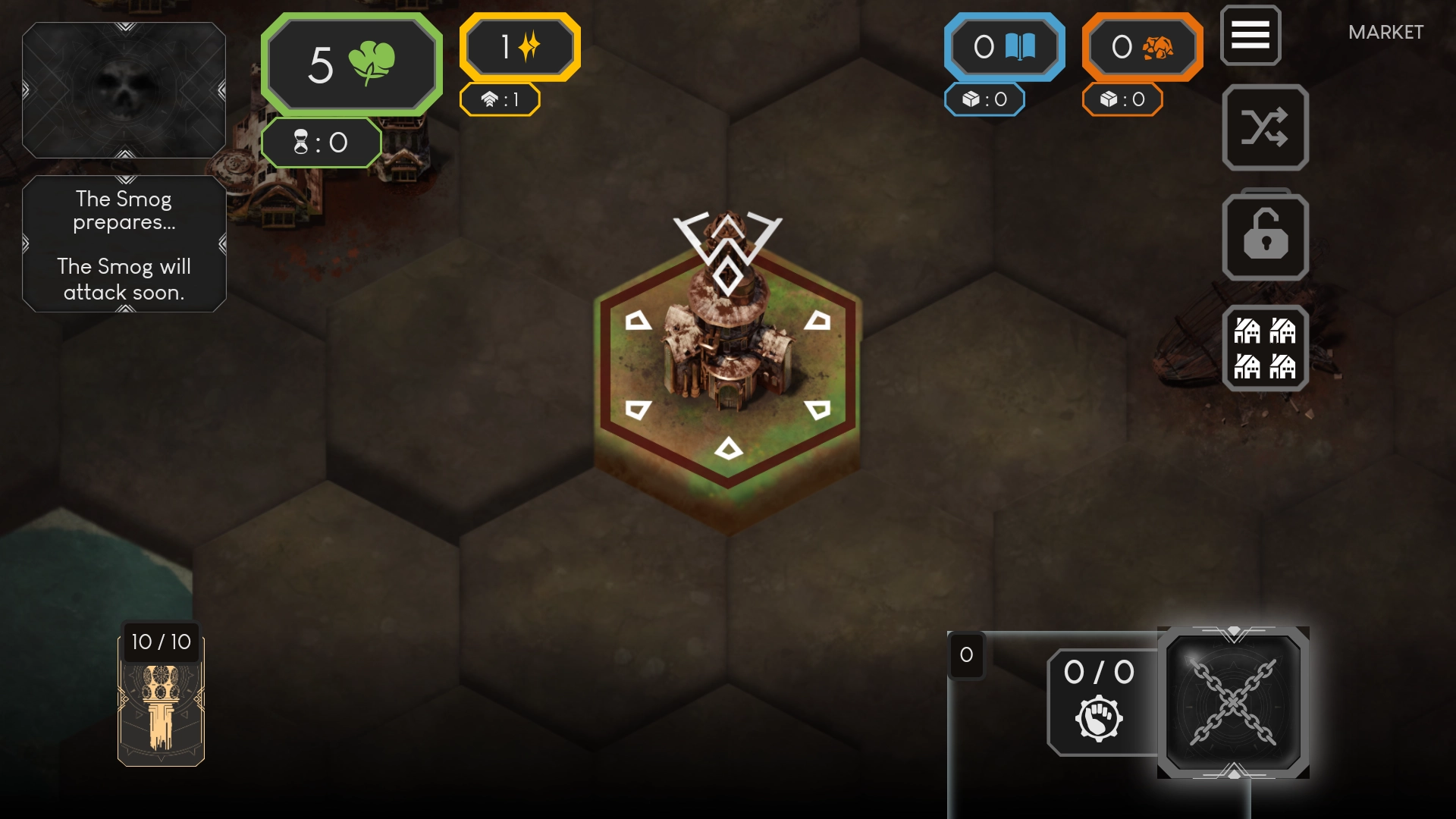
Task: Click the blue book resource counter
Action: 1004,47
